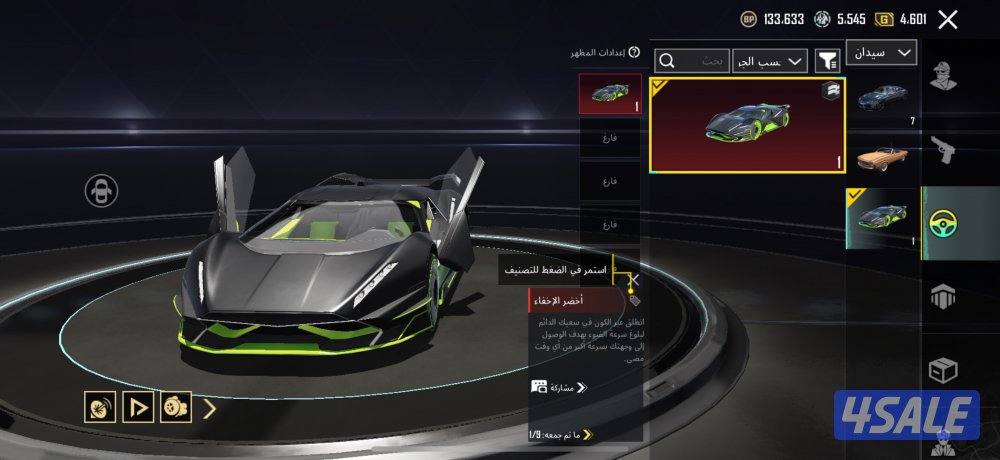1000x460 pixels.
Task: Select the small green supercar thumbnail
Action: 883,217
